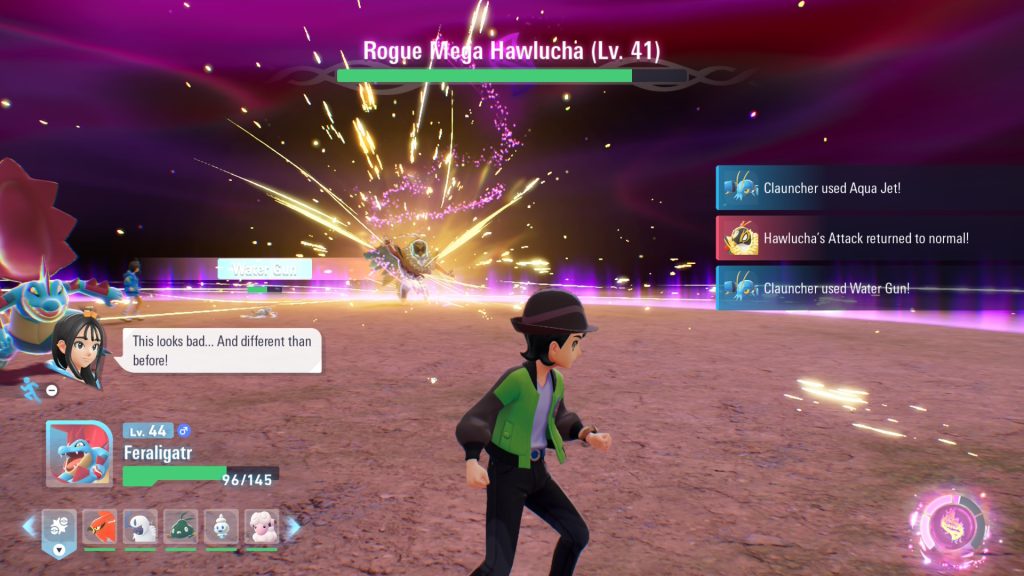
Task: Click the party bar's right arrow
Action: 294,525
